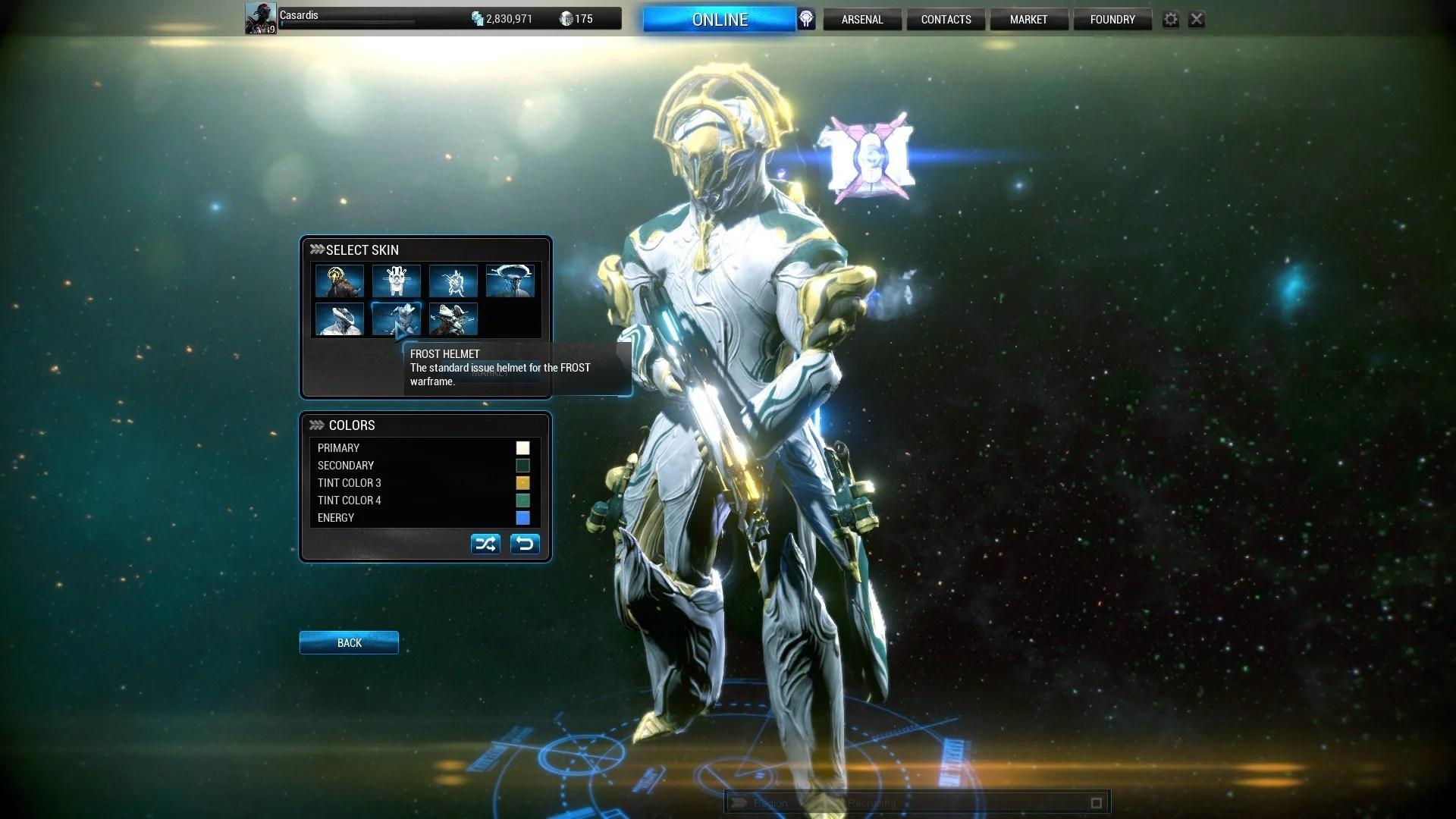Close the menu with the X button
This screenshot has height=819, width=1456.
click(x=1197, y=20)
